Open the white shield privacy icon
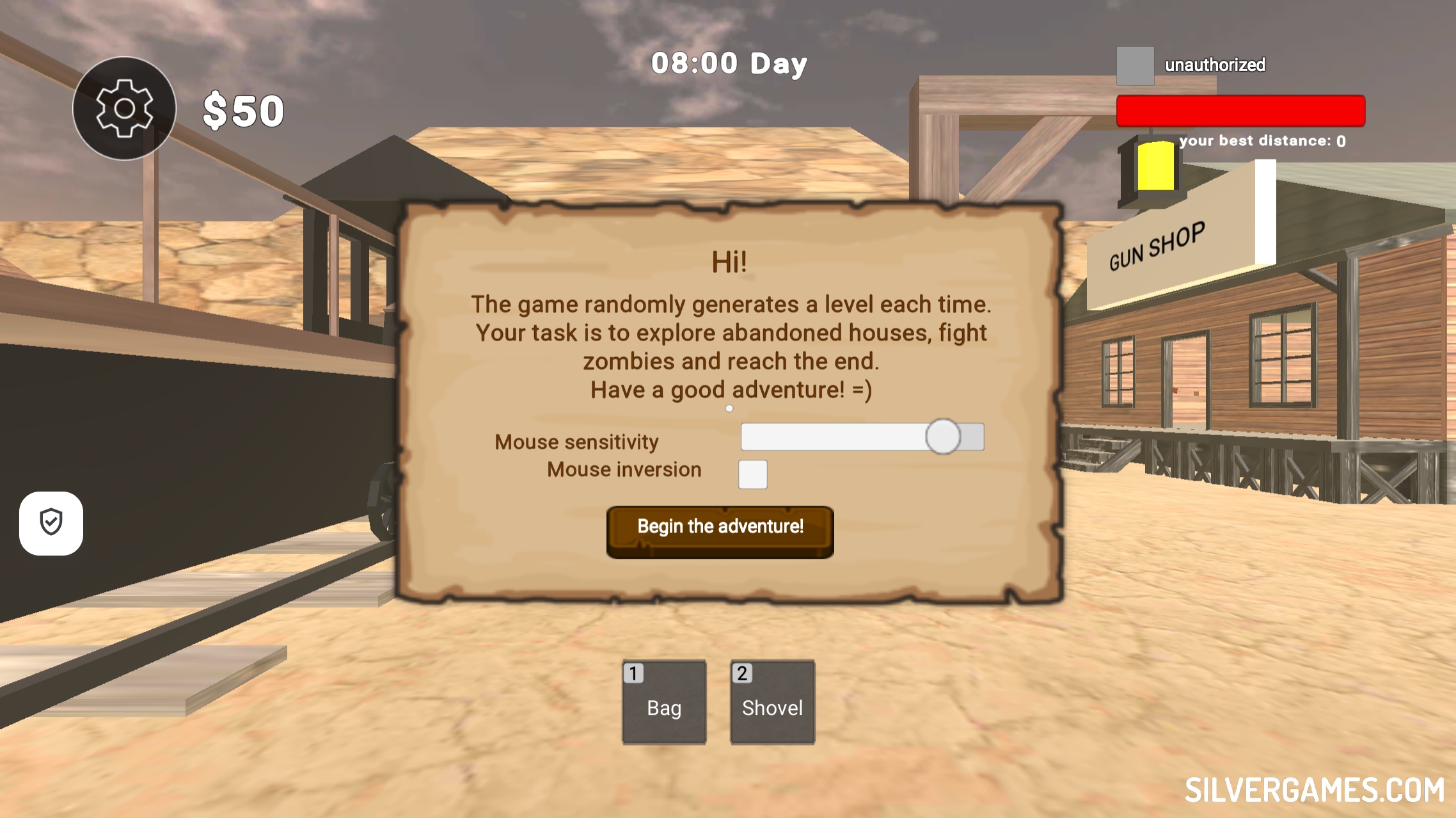This screenshot has height=818, width=1456. click(x=51, y=523)
